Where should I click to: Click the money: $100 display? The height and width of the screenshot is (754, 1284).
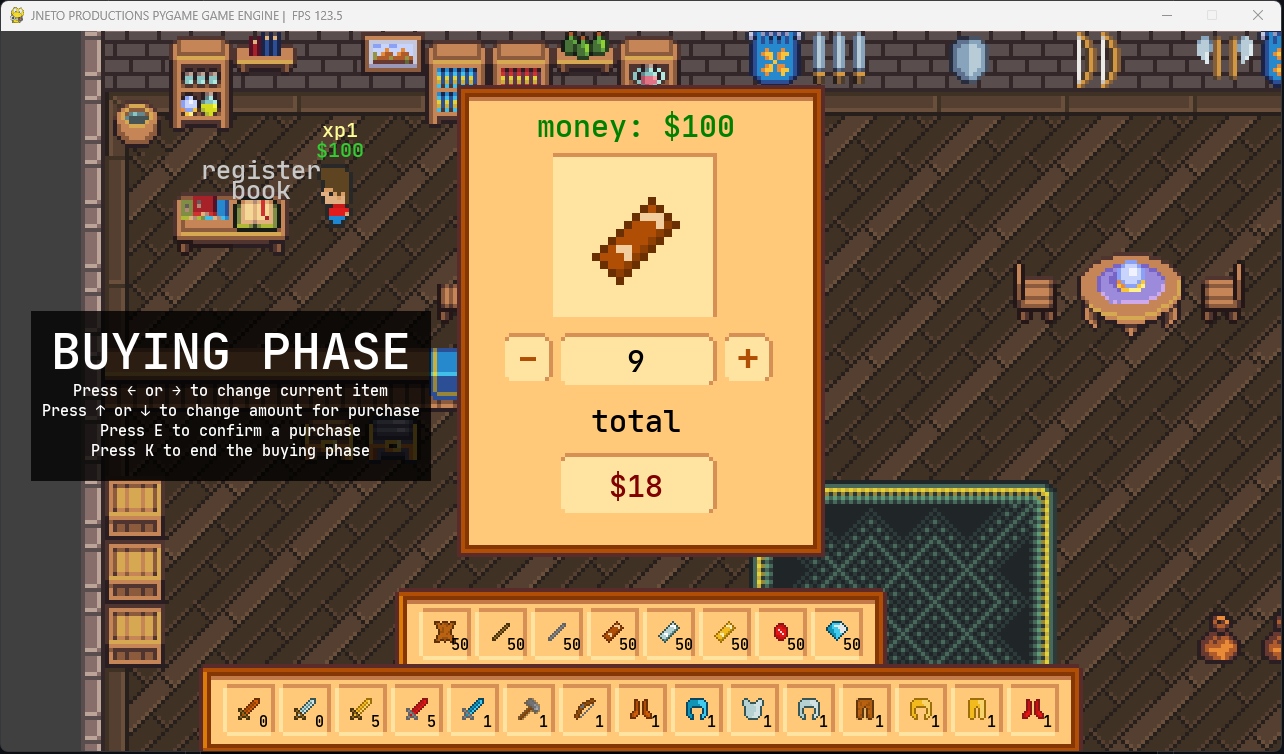pyautogui.click(x=636, y=127)
